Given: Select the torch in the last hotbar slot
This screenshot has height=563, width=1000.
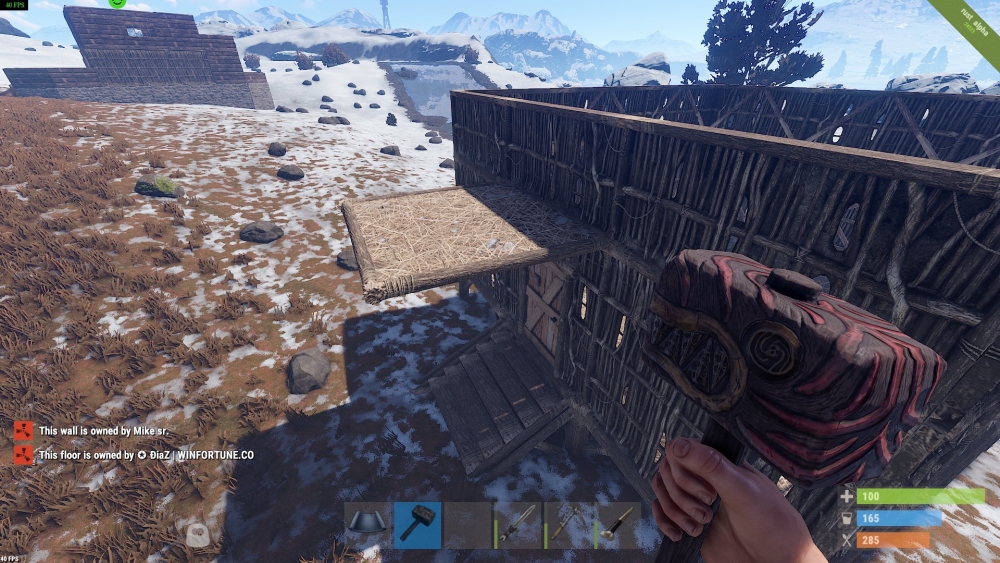Looking at the screenshot, I should coord(618,525).
